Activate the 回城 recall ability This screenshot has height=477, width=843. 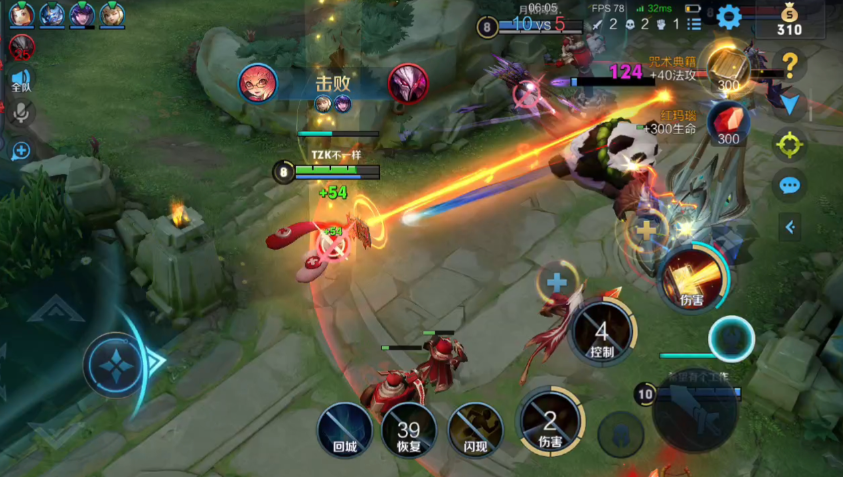[345, 431]
